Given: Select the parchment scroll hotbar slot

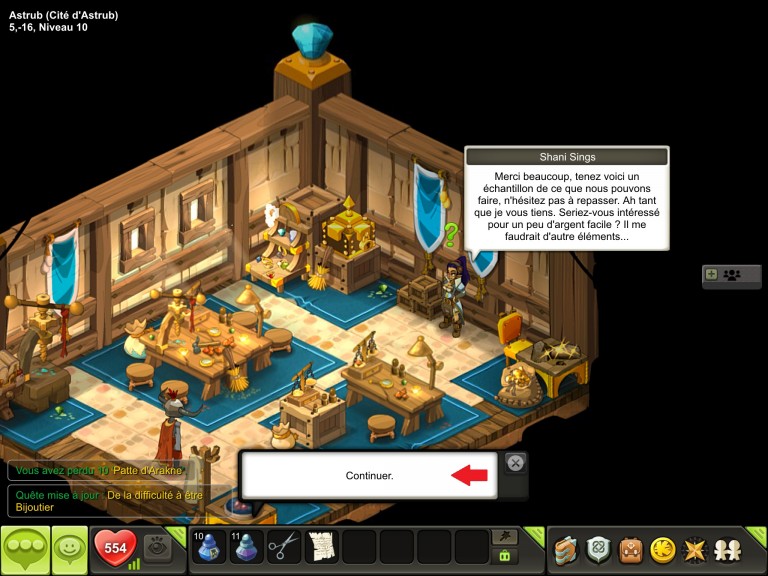Looking at the screenshot, I should (322, 547).
